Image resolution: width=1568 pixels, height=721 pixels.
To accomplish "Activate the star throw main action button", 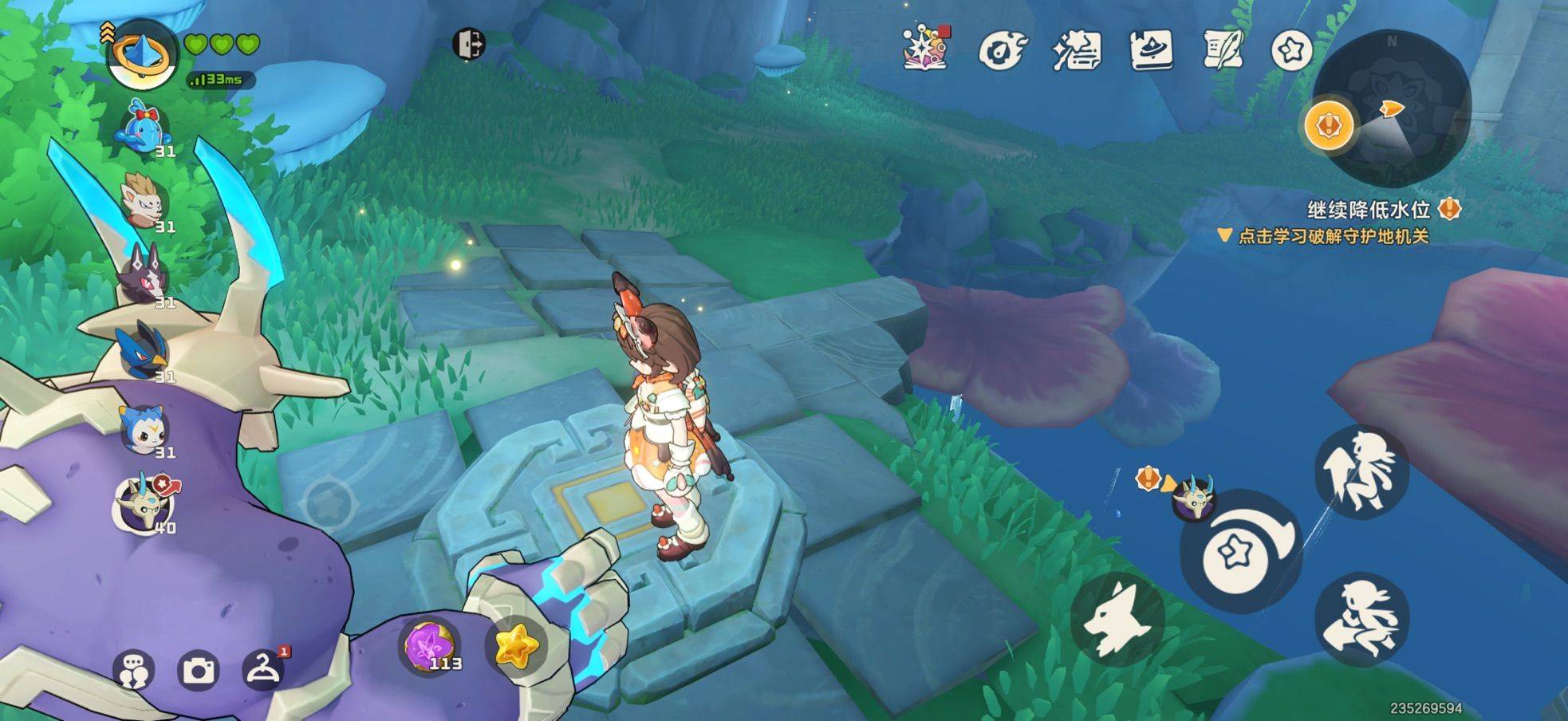I will [1239, 552].
